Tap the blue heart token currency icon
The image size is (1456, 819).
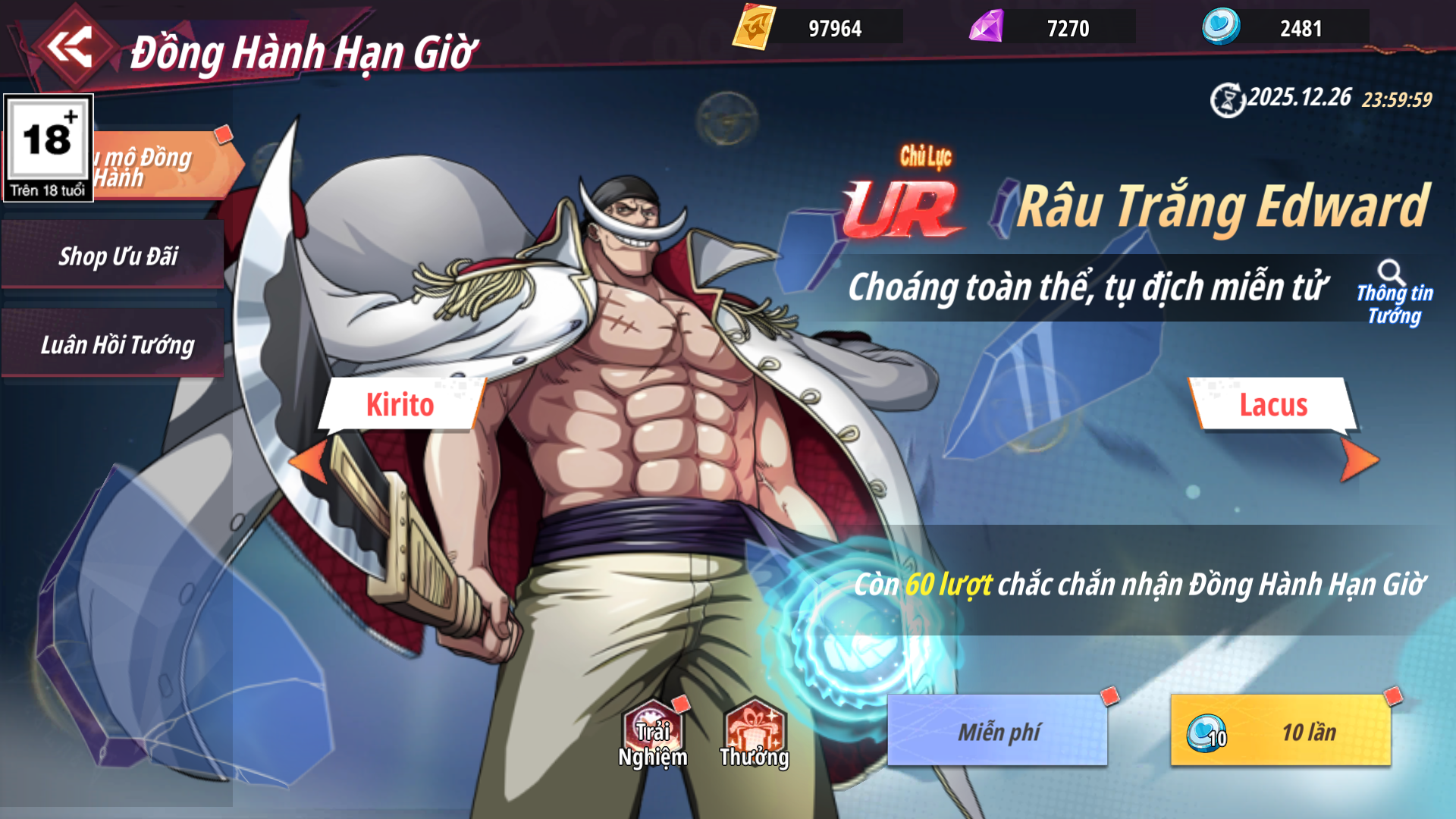point(1220,27)
